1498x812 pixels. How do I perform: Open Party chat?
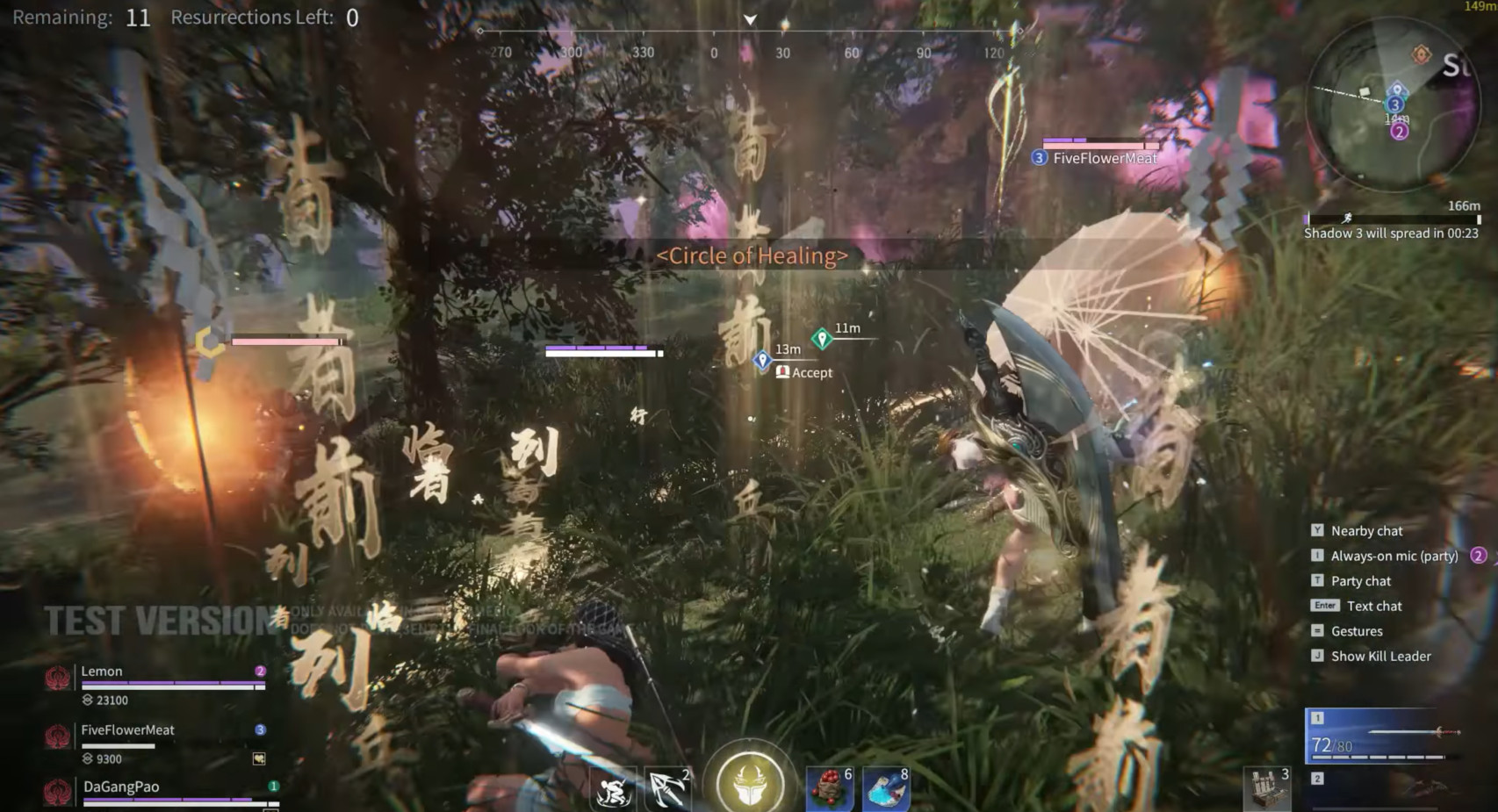[1360, 581]
